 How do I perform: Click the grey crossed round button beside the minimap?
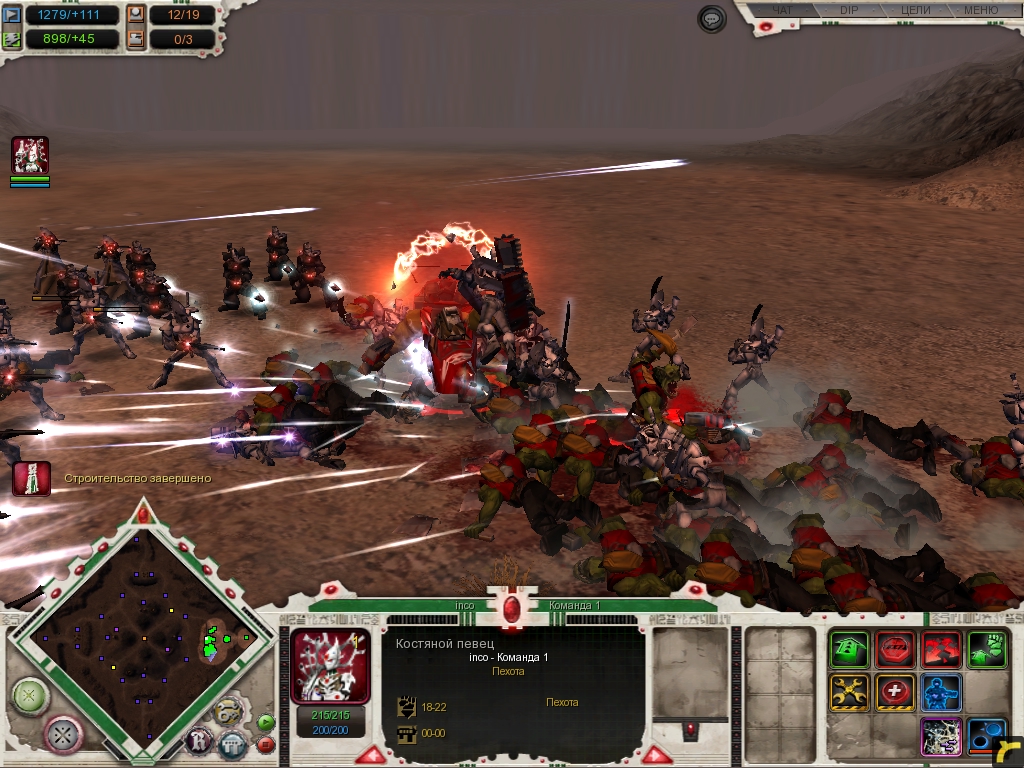click(65, 735)
